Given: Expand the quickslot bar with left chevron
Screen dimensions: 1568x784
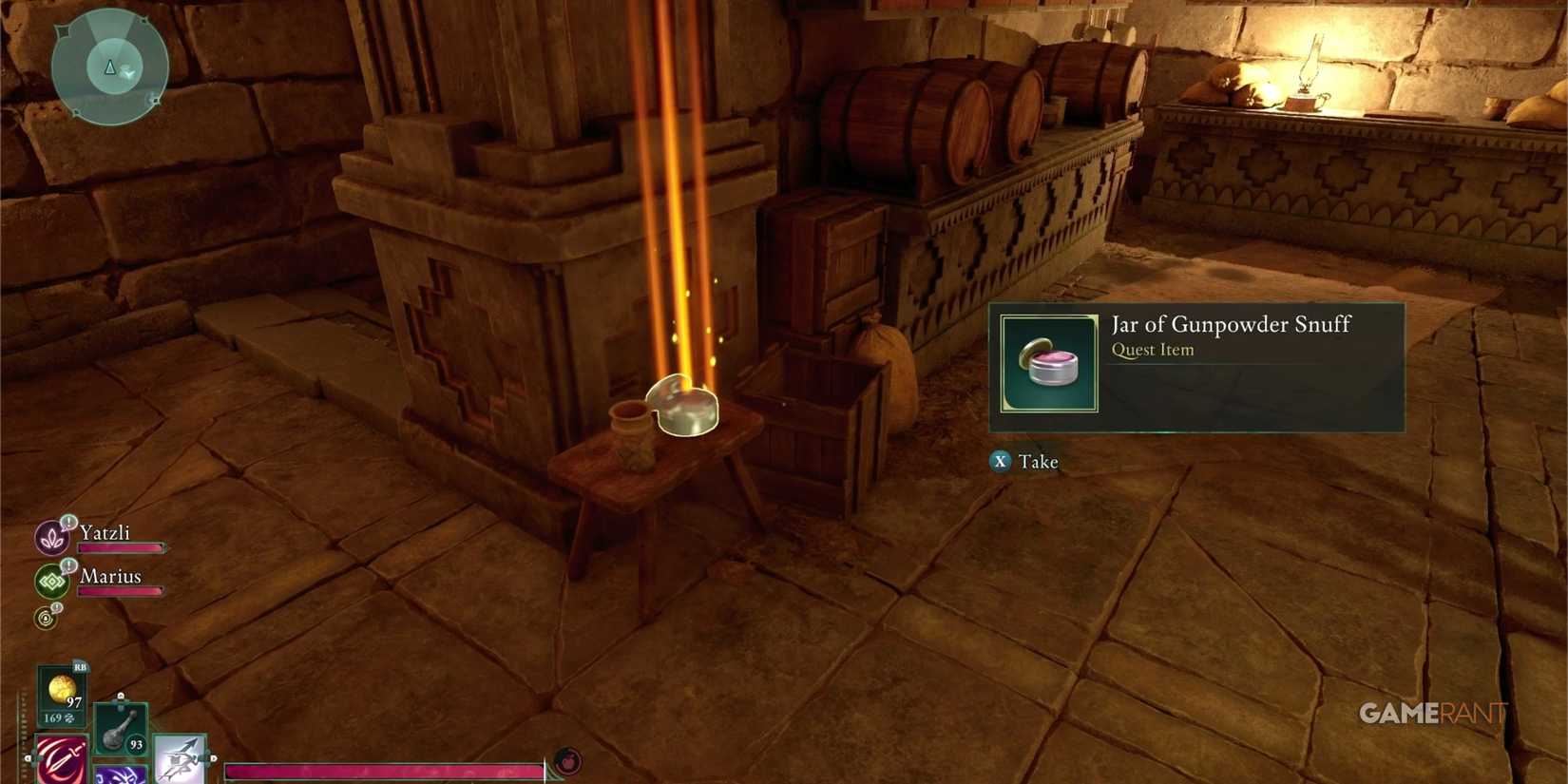Looking at the screenshot, I should [x=29, y=757].
